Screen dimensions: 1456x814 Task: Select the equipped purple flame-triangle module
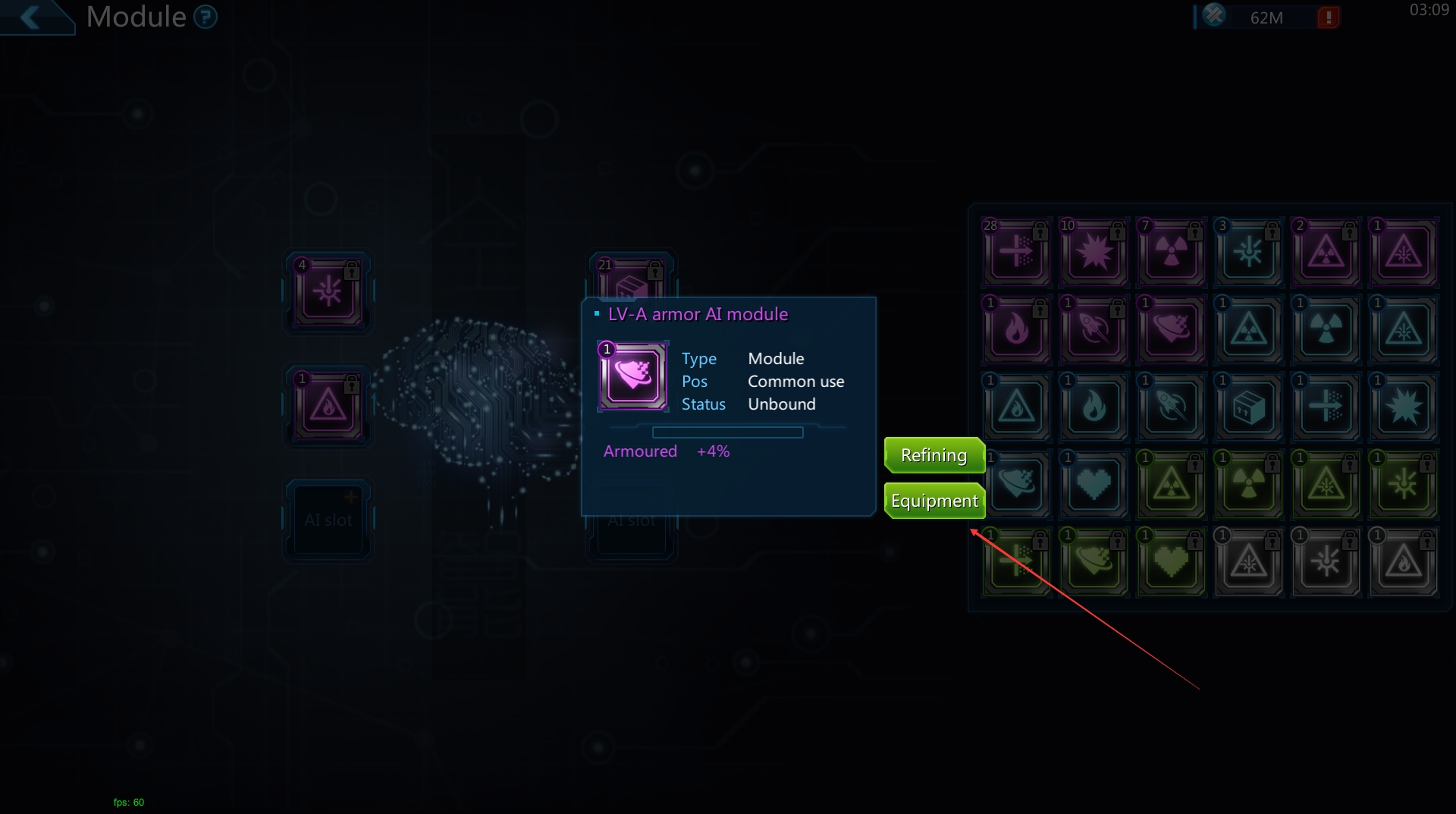click(x=328, y=407)
